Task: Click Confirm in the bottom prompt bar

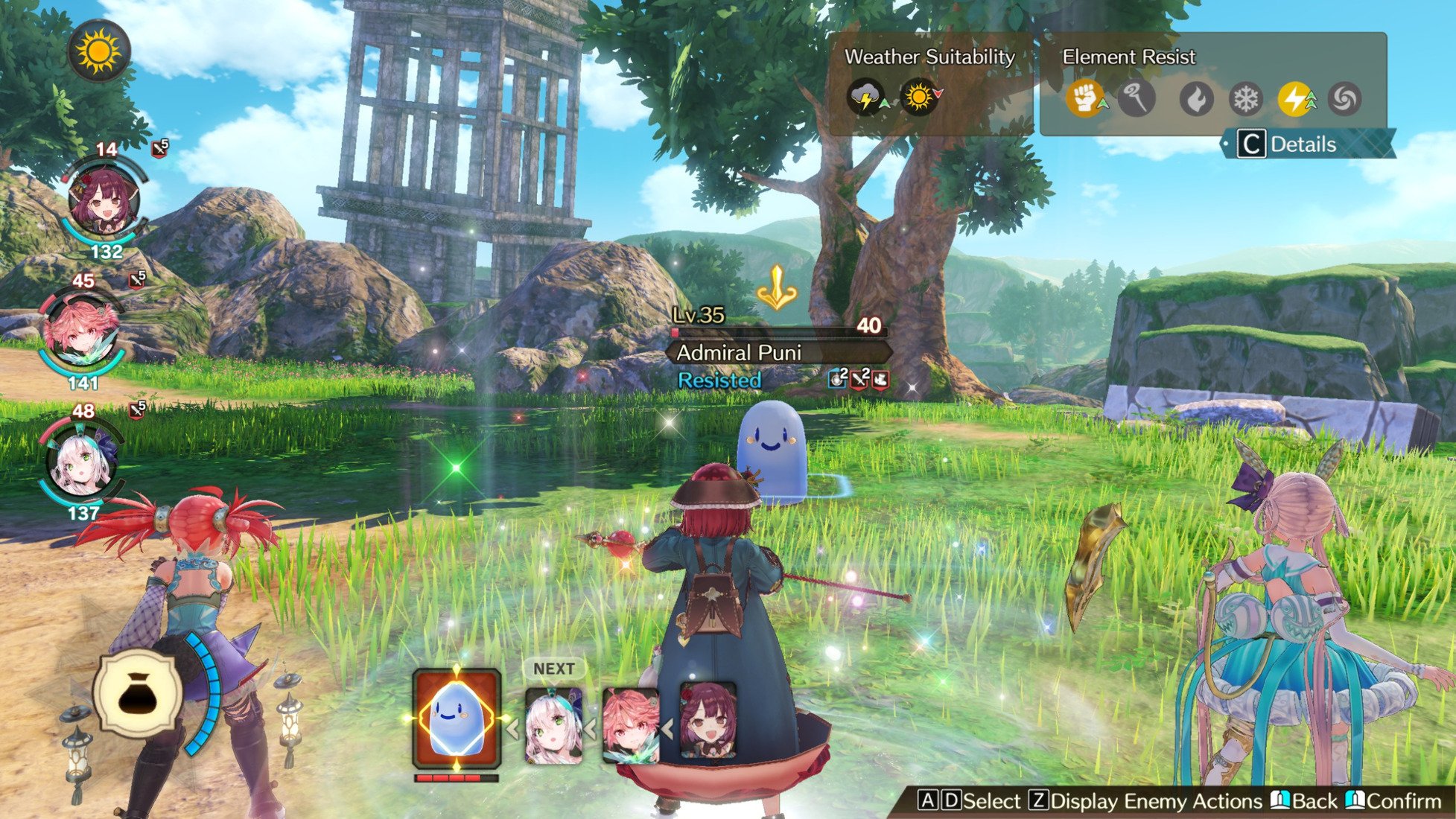Action: (x=1395, y=801)
